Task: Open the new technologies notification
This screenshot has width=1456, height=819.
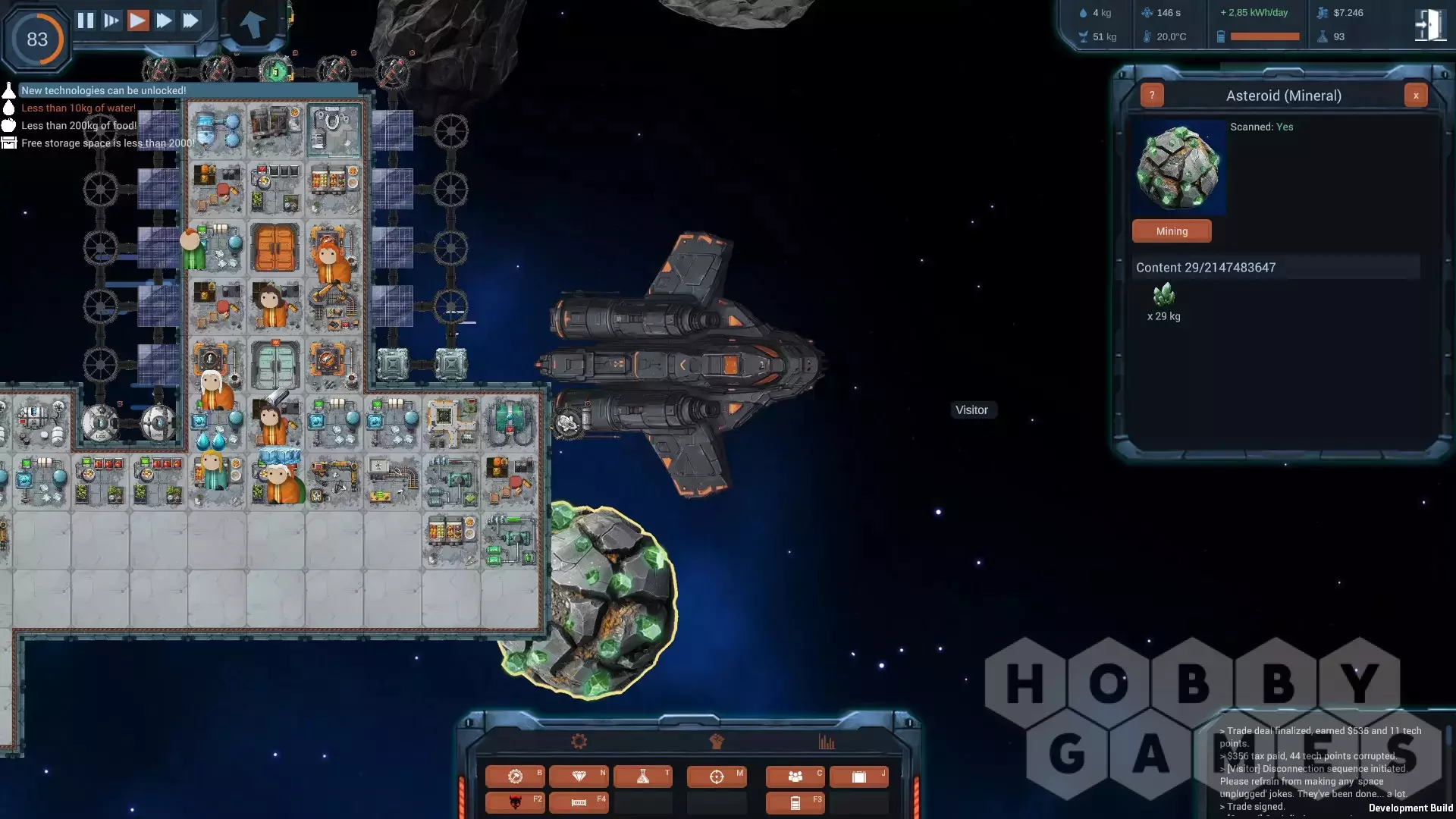Action: point(103,90)
